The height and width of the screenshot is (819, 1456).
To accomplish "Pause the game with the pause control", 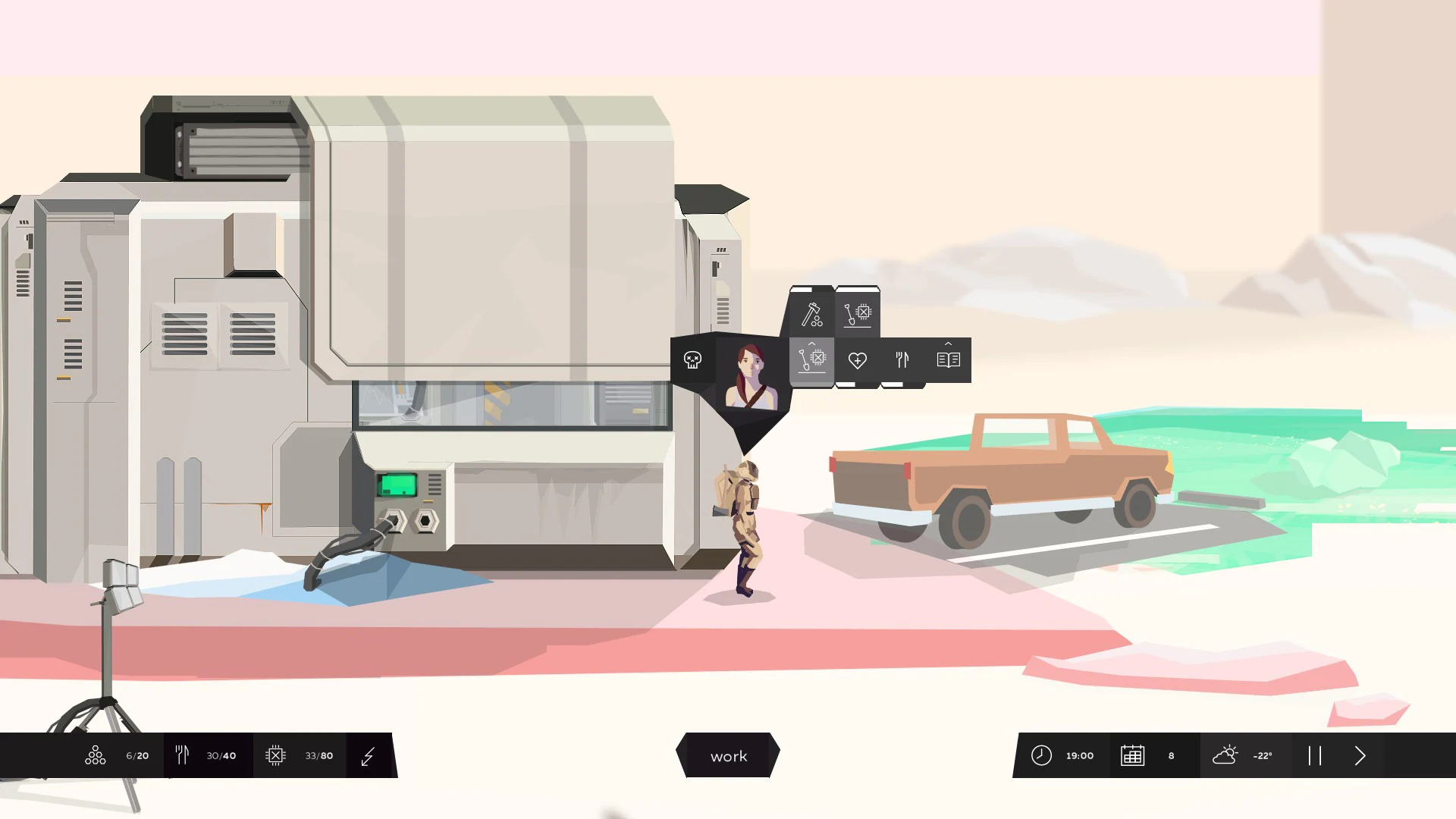I will point(1315,755).
